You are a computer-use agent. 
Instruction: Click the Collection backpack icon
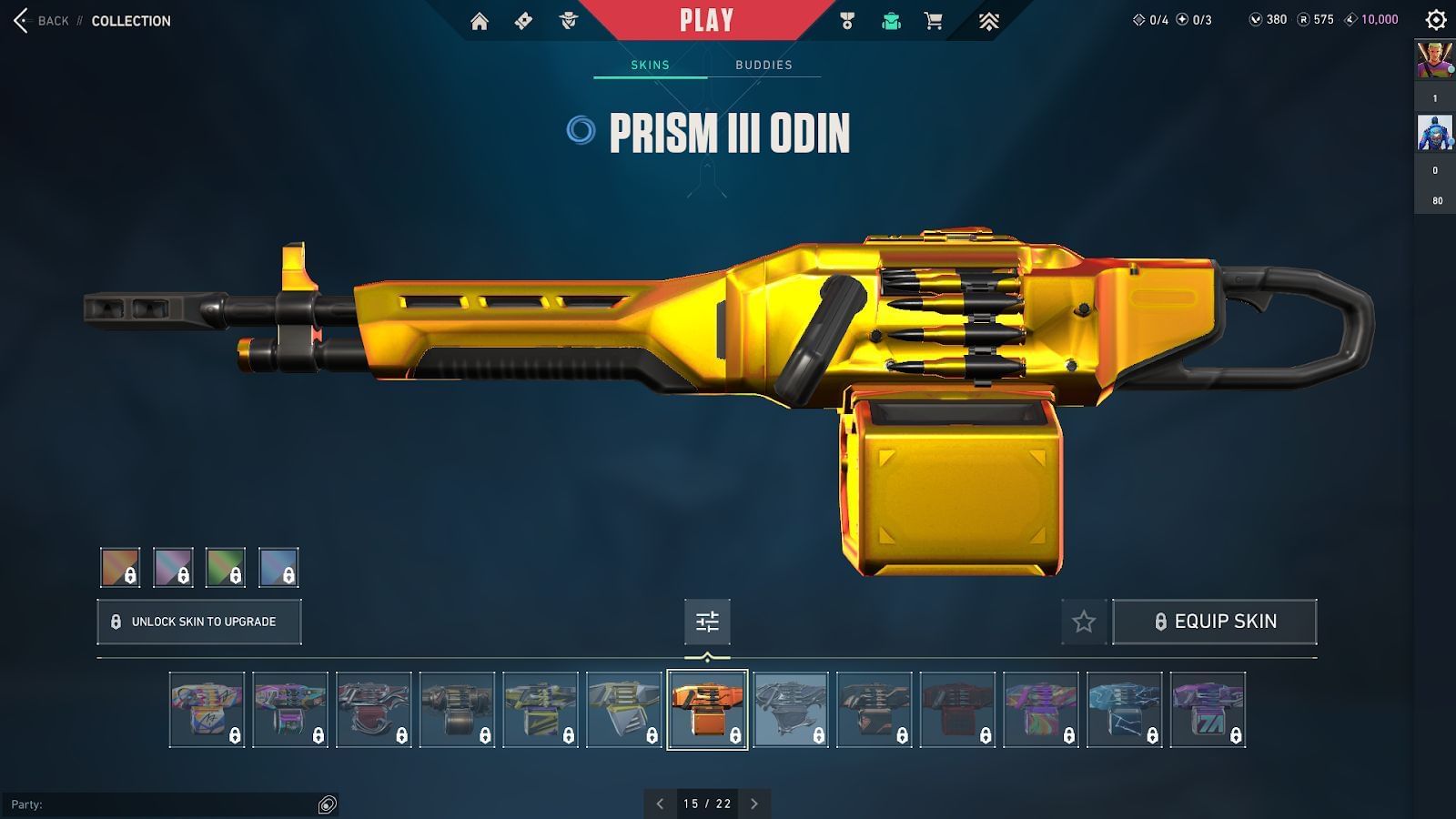[x=890, y=20]
